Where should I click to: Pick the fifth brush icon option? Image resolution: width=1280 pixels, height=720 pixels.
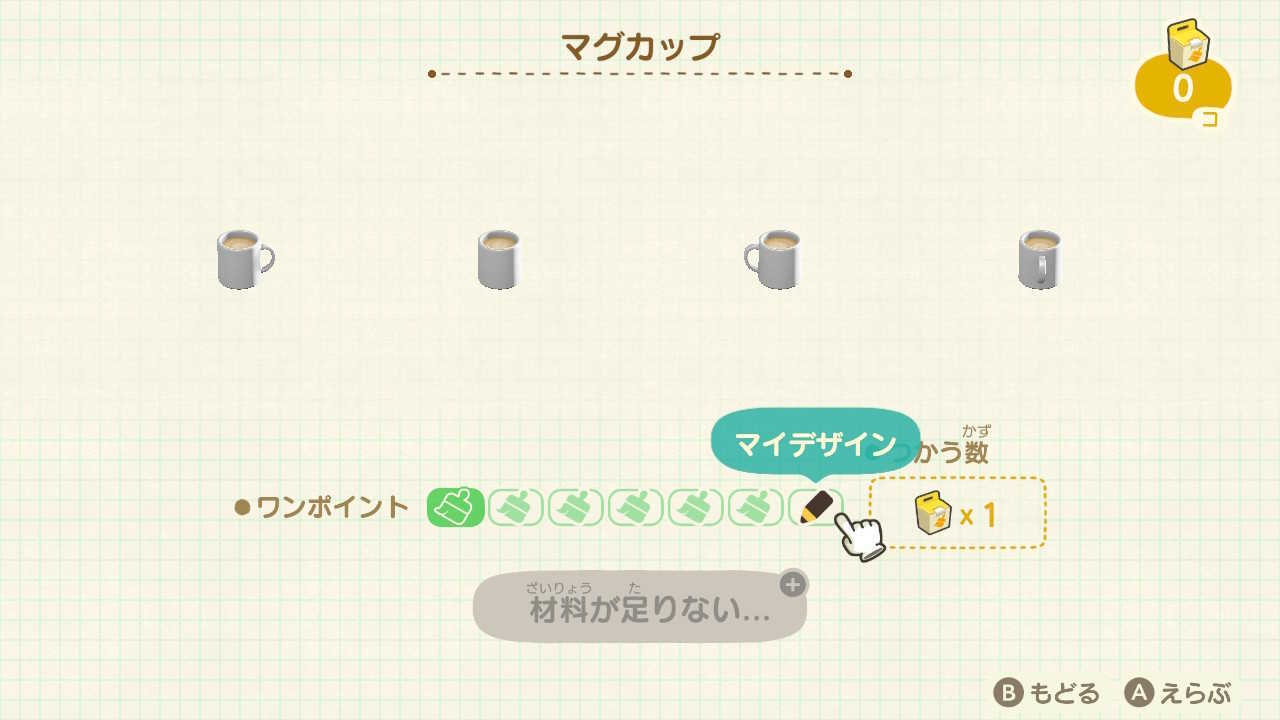[697, 508]
